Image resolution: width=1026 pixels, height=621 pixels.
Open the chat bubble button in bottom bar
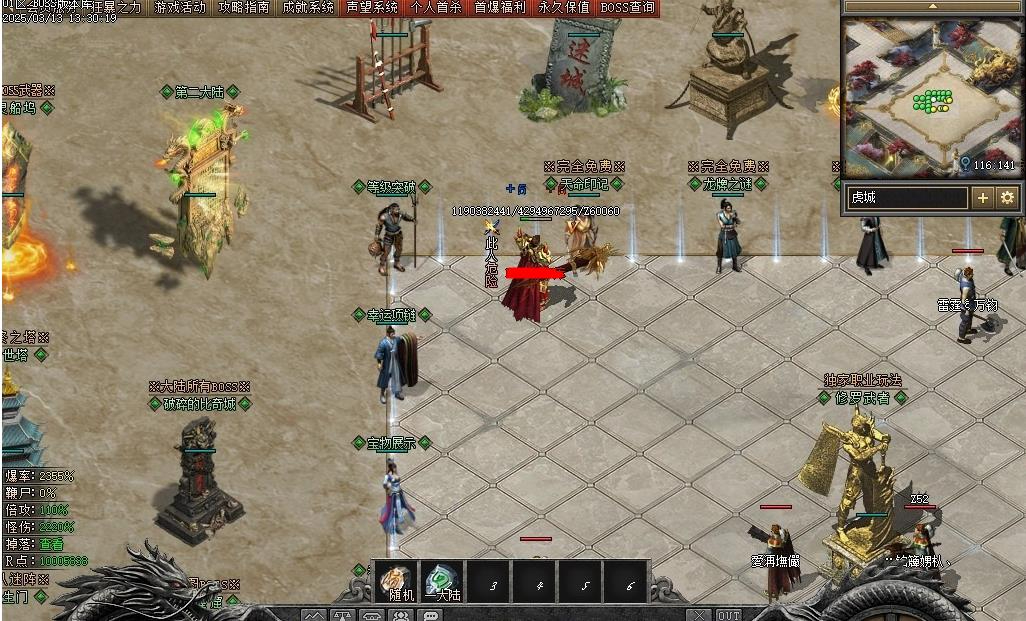[431, 615]
